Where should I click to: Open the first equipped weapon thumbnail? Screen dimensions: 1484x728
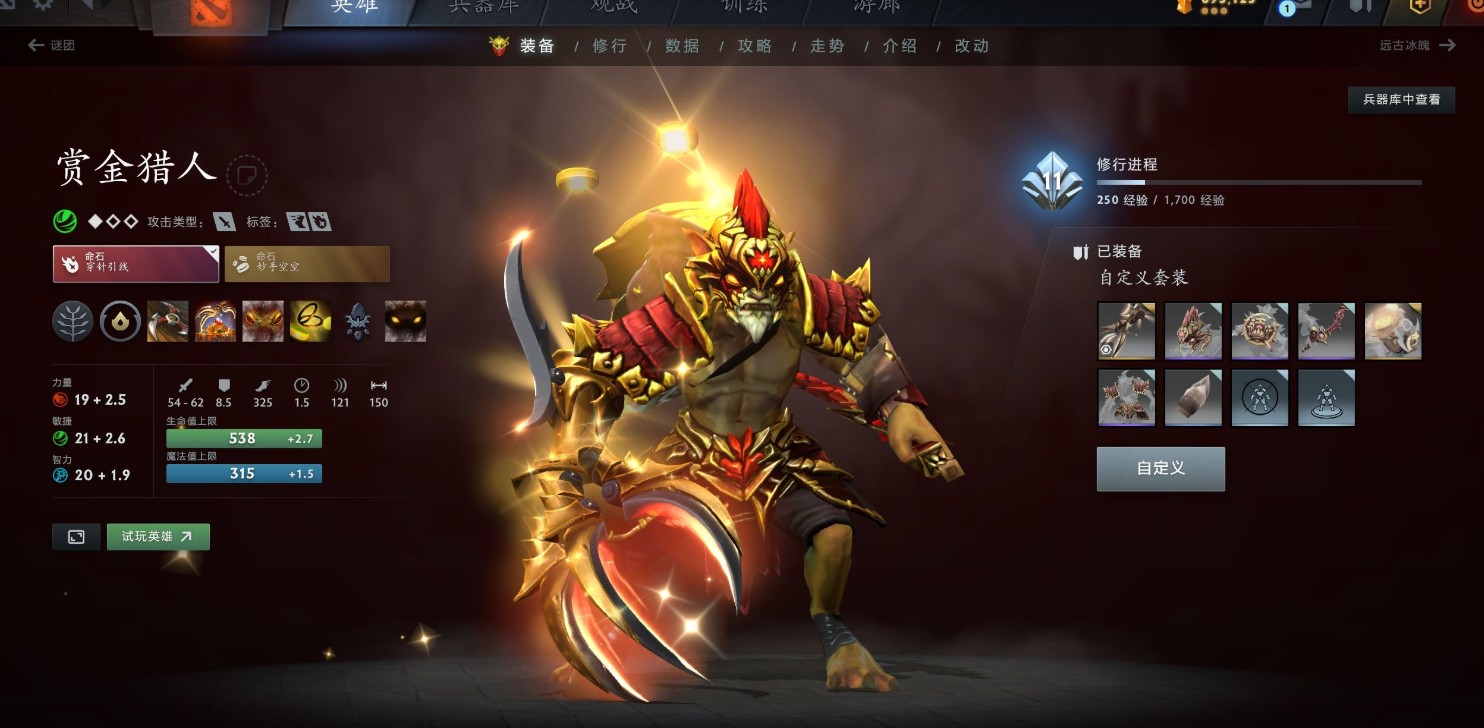click(1125, 330)
